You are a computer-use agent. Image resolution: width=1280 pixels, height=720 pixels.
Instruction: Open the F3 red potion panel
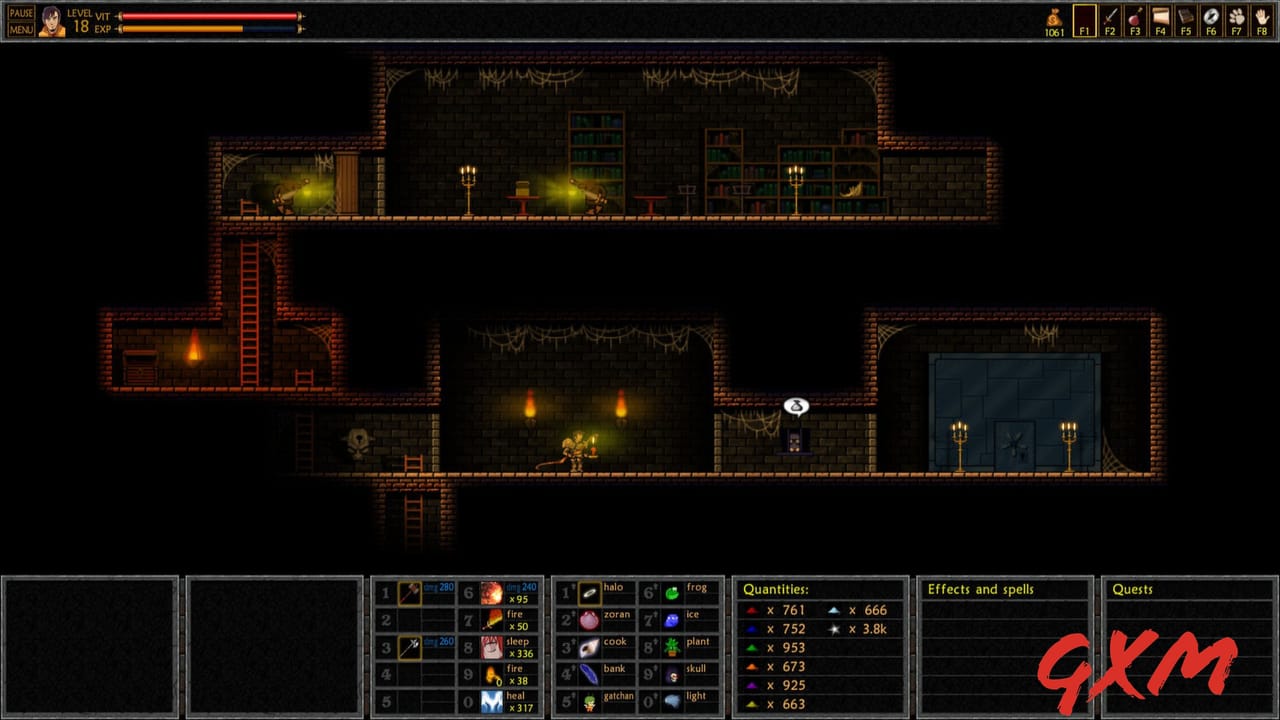pos(1135,20)
